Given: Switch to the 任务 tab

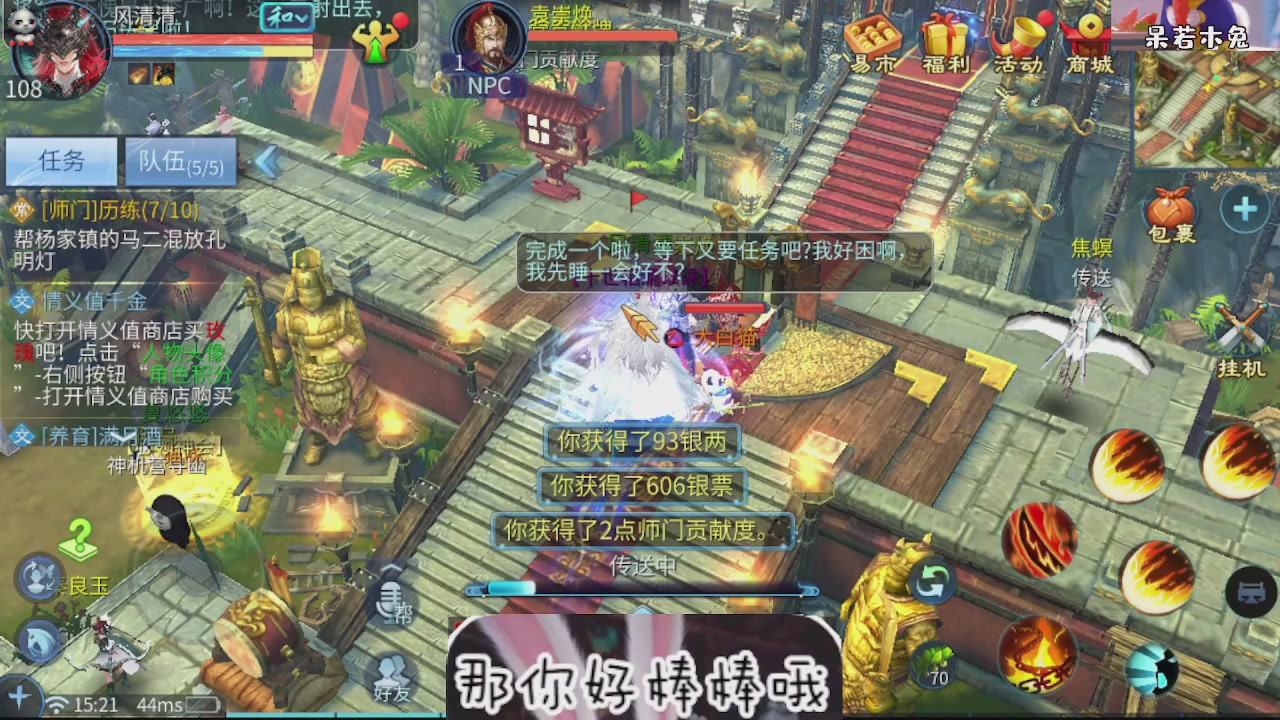Looking at the screenshot, I should click(60, 162).
